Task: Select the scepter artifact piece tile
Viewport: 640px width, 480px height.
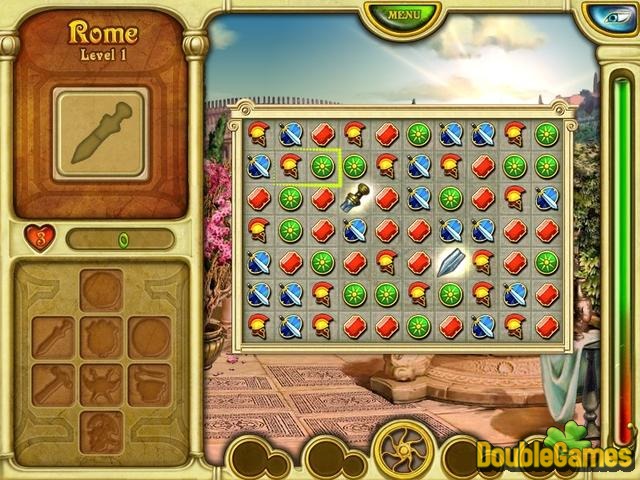Action: (x=354, y=198)
